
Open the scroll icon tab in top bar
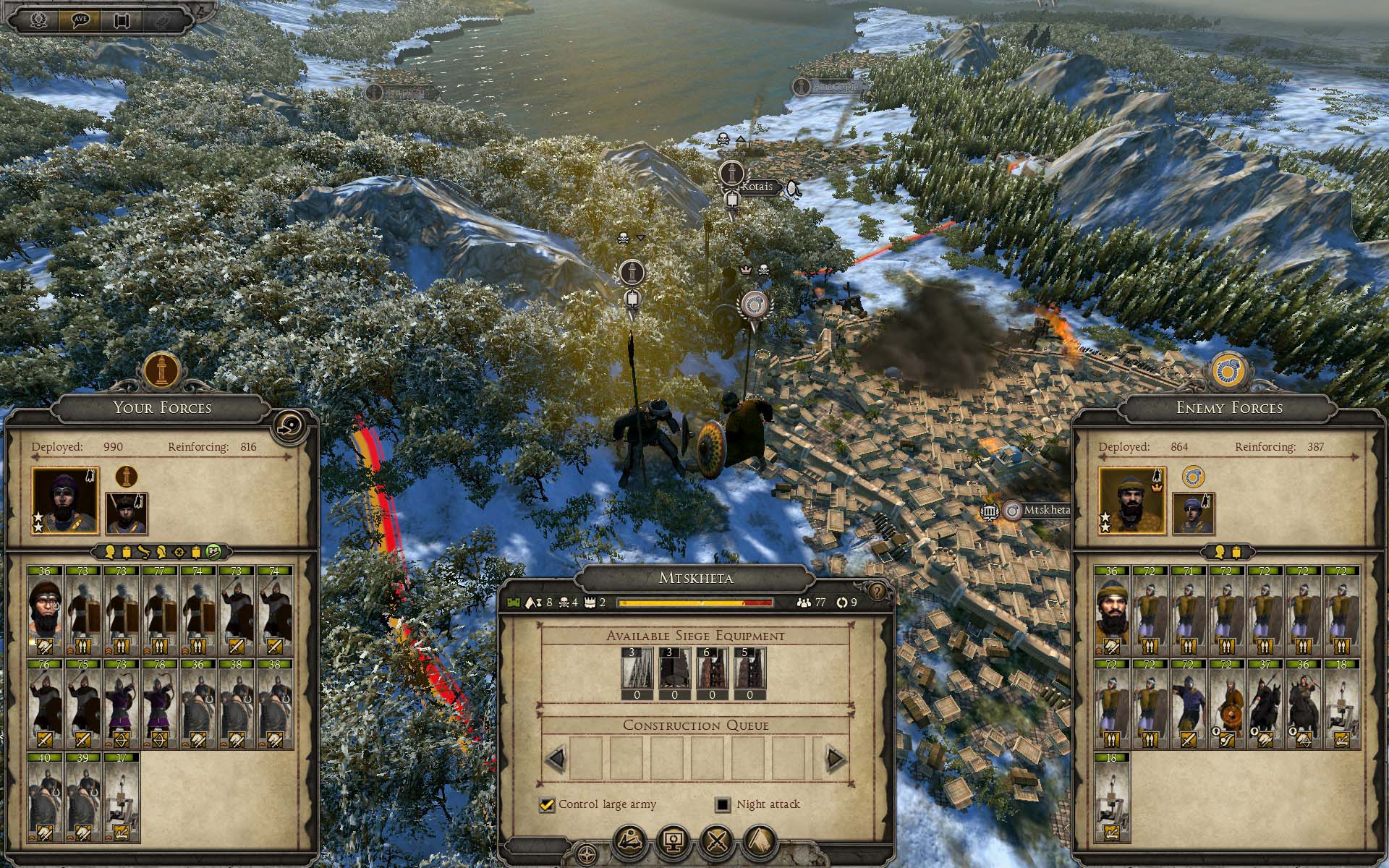pyautogui.click(x=122, y=20)
